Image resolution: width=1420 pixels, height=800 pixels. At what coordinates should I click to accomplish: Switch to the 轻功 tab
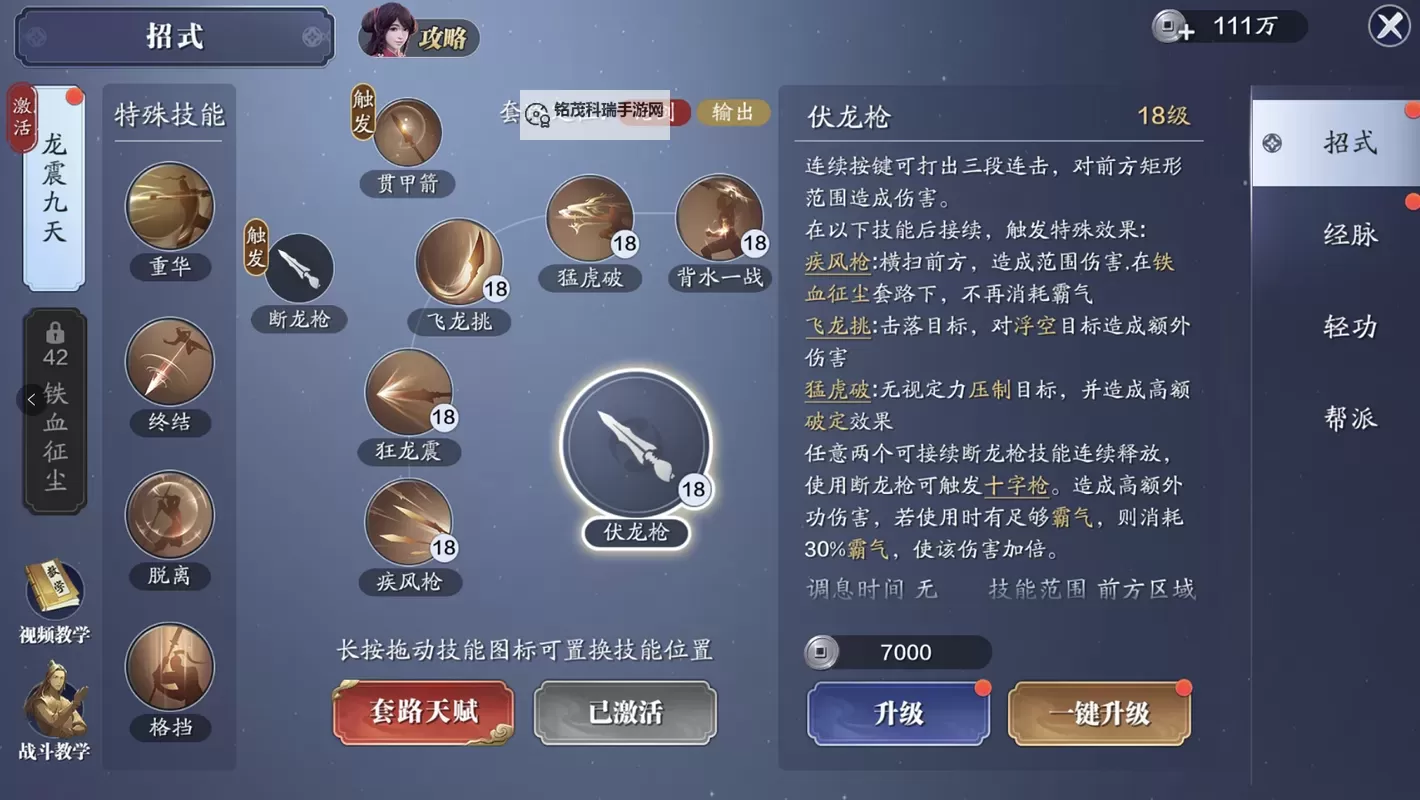point(1352,326)
